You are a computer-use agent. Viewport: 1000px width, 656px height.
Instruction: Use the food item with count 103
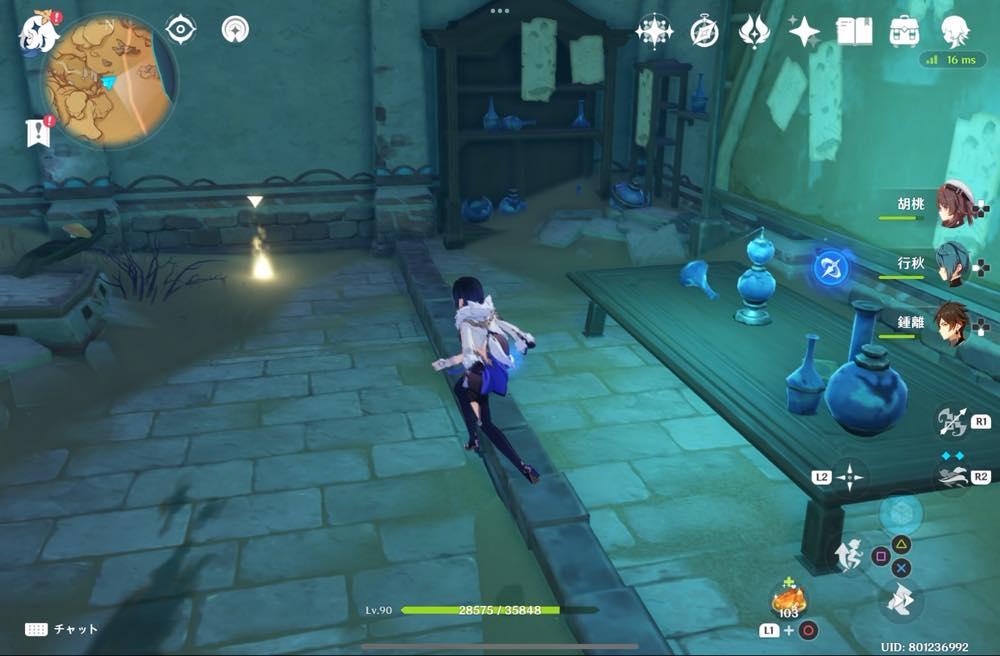point(787,602)
